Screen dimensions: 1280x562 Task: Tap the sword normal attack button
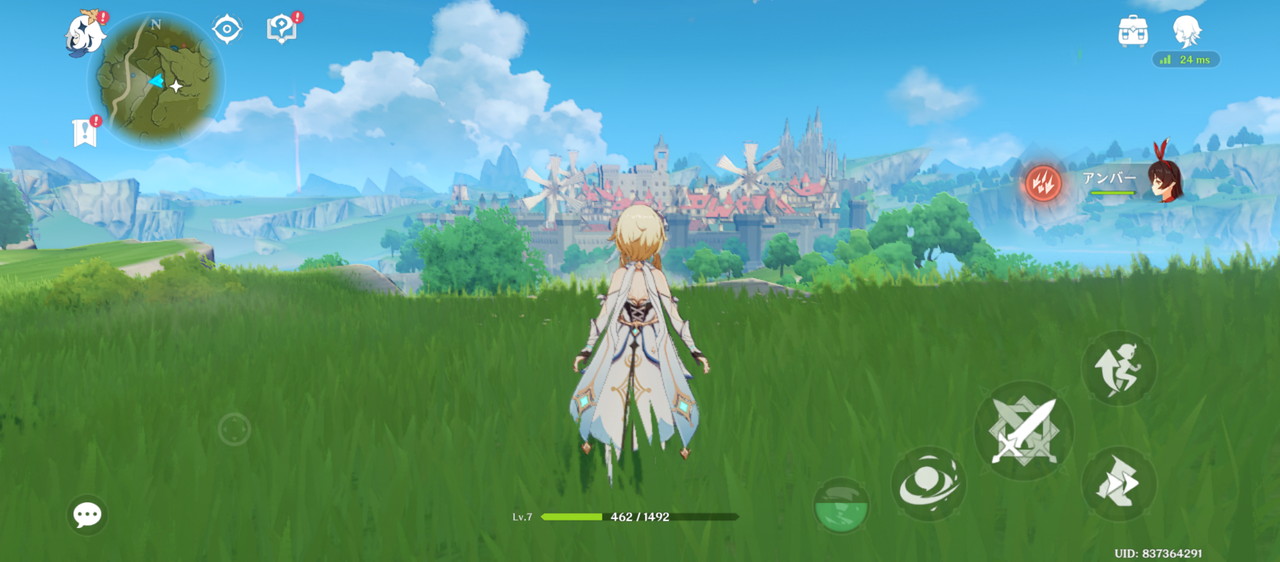pyautogui.click(x=1023, y=431)
